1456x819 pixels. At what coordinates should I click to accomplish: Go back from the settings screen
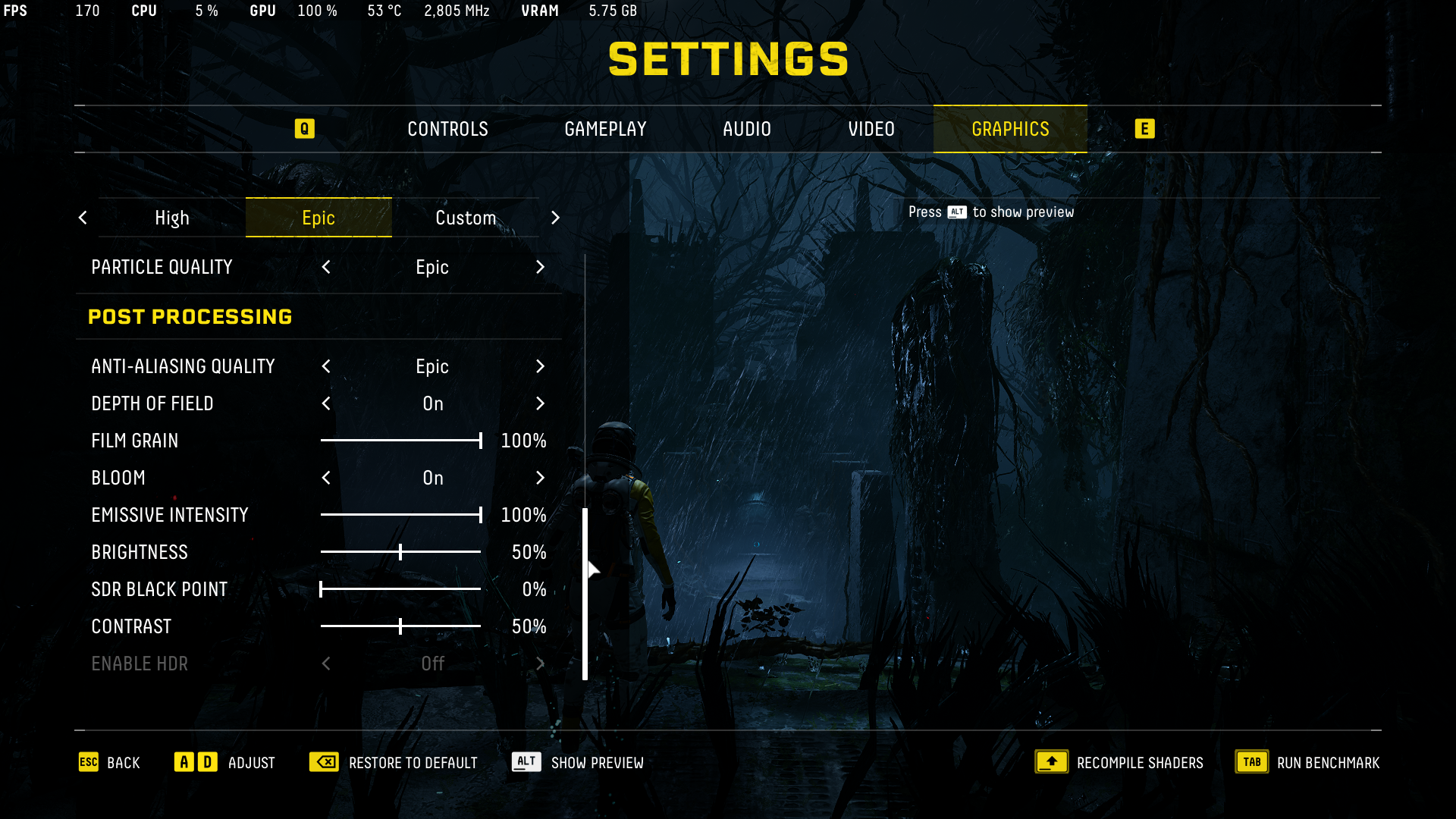pyautogui.click(x=110, y=762)
